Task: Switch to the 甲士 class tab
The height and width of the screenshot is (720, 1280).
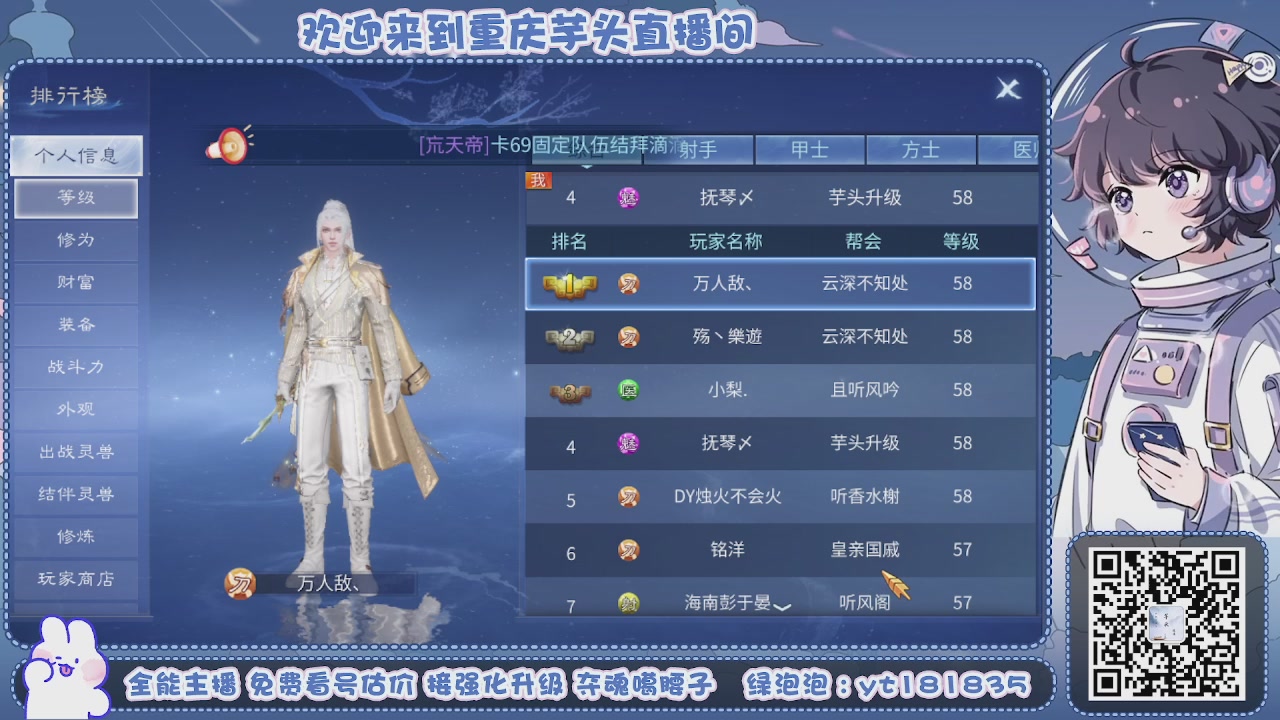Action: (810, 150)
